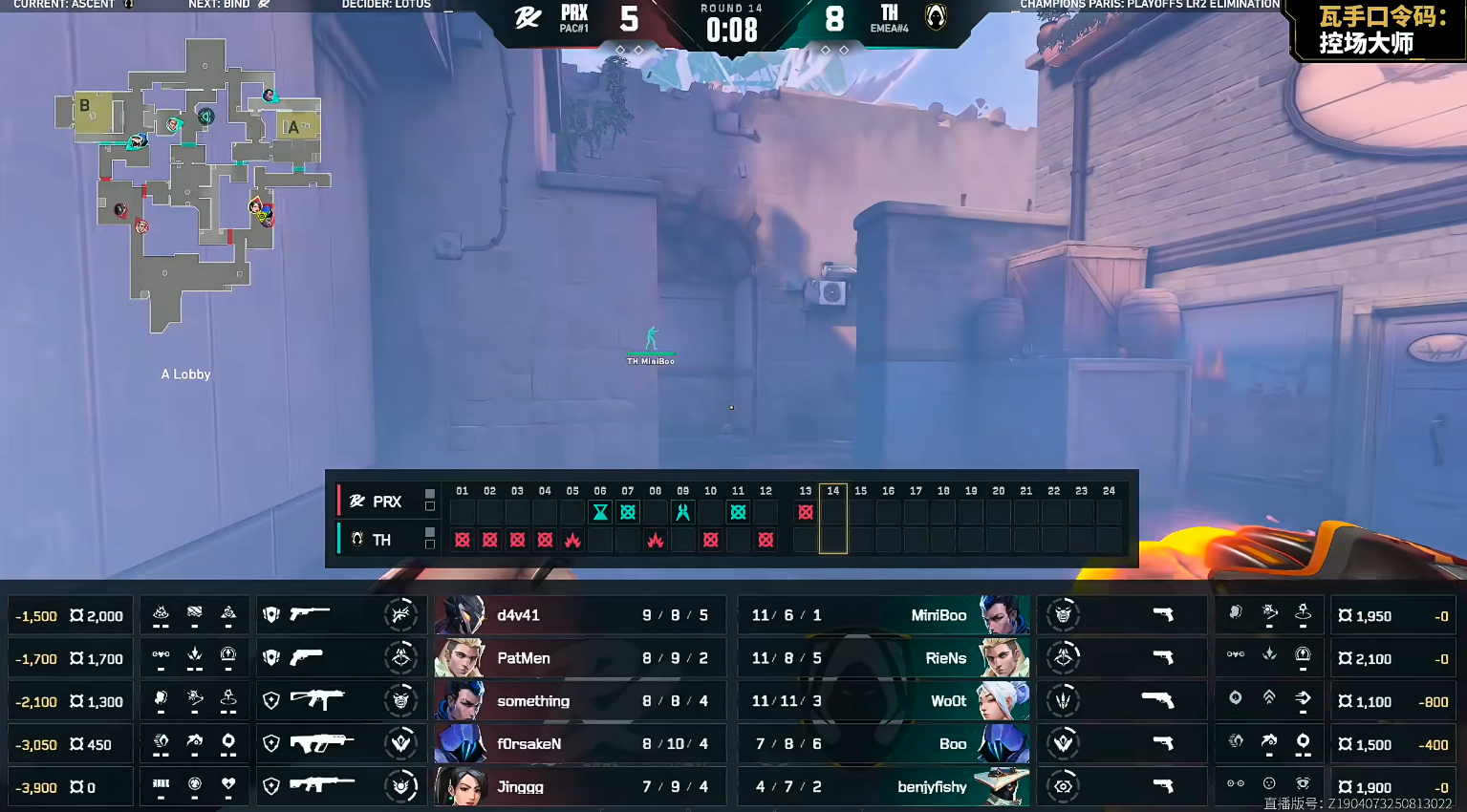Click the TH team logo in the top scoreboard
1467x812 pixels.
tap(936, 16)
